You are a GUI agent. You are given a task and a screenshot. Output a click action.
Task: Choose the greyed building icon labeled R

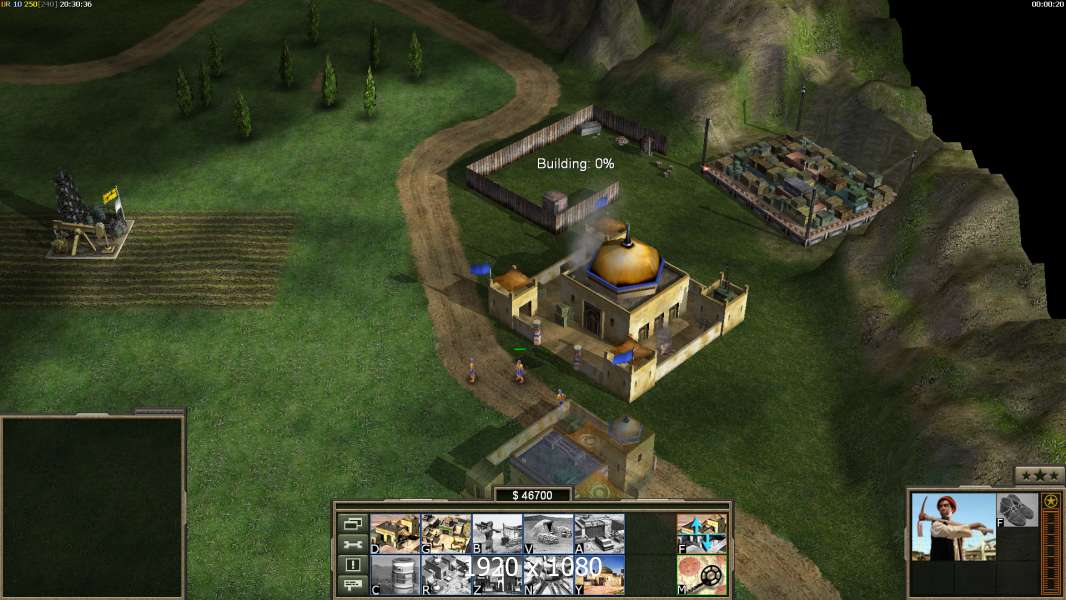tap(446, 575)
